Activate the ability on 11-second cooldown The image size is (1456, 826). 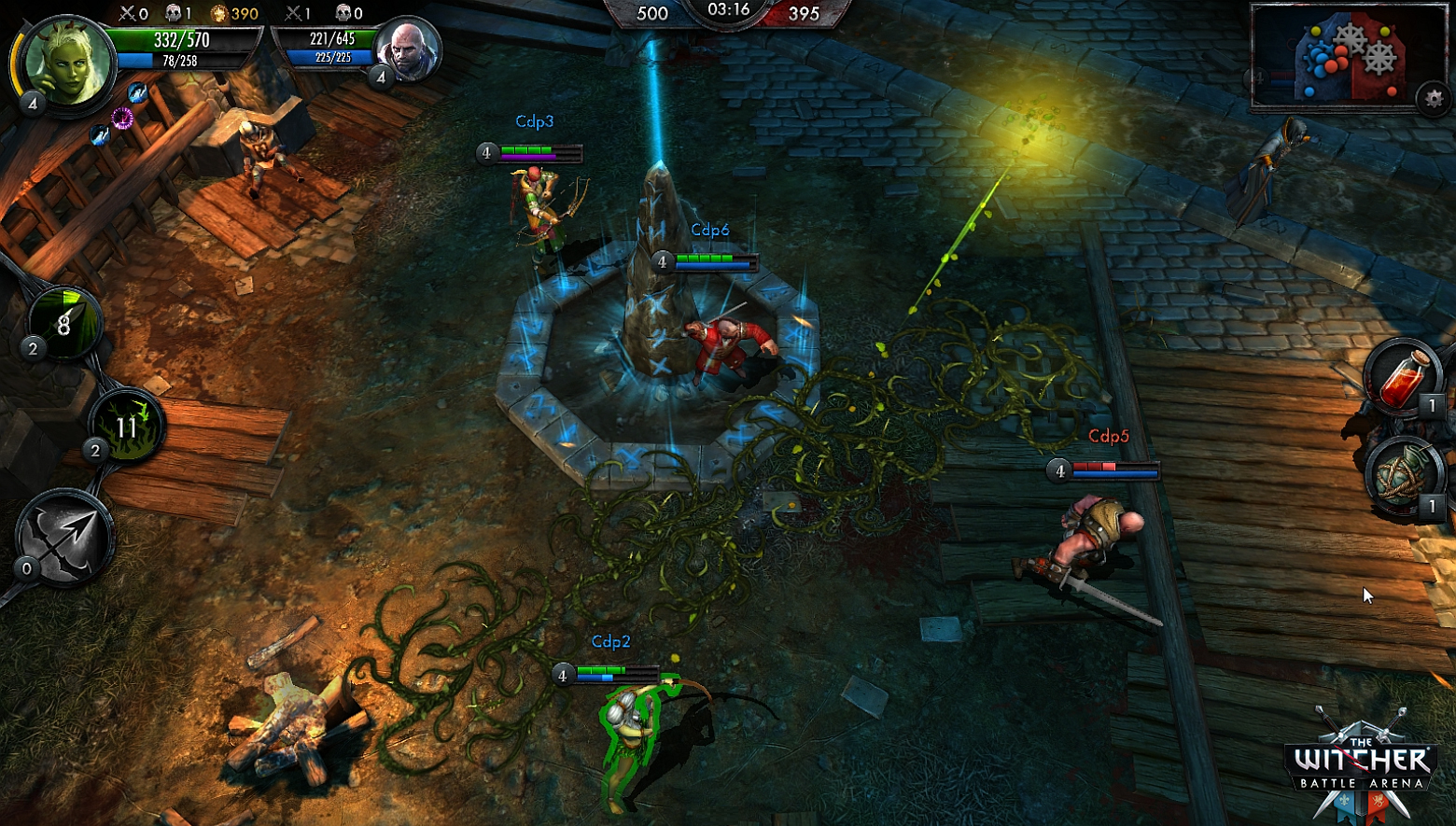coord(127,426)
